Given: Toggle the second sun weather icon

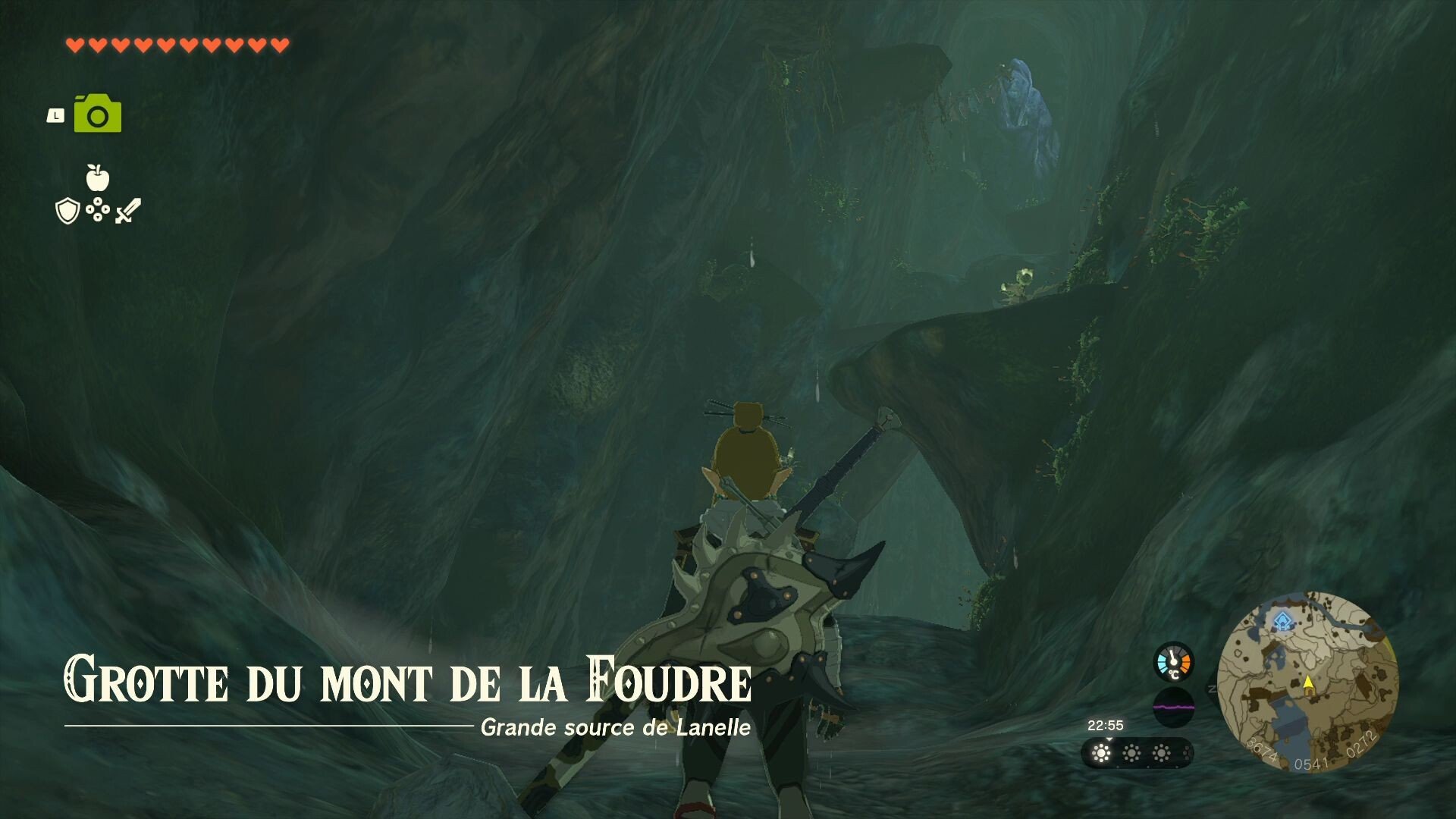Looking at the screenshot, I should coord(1132,752).
